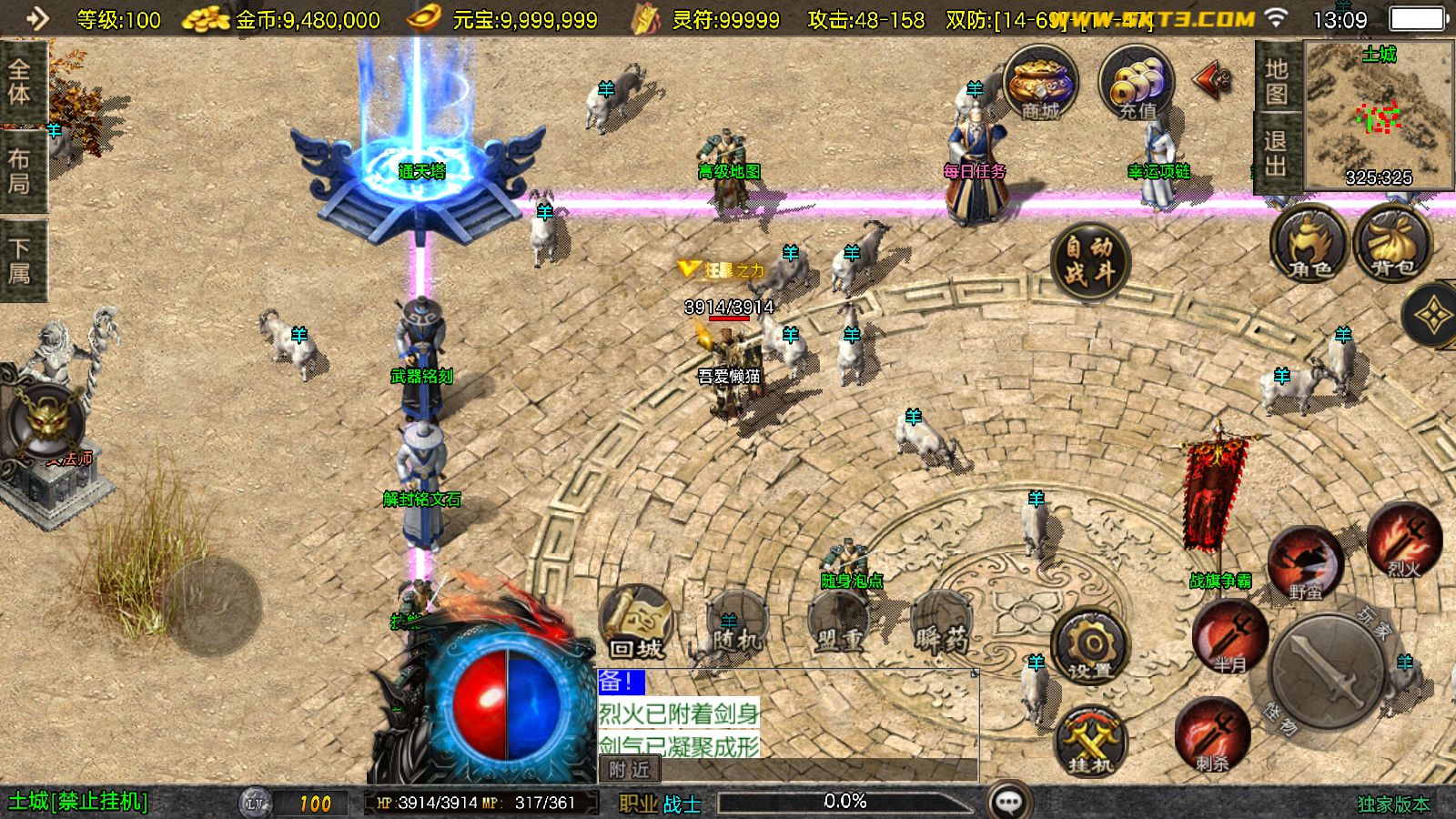Screen dimensions: 1456x819
Task: Activate the 刺杀 skill
Action: (1210, 735)
